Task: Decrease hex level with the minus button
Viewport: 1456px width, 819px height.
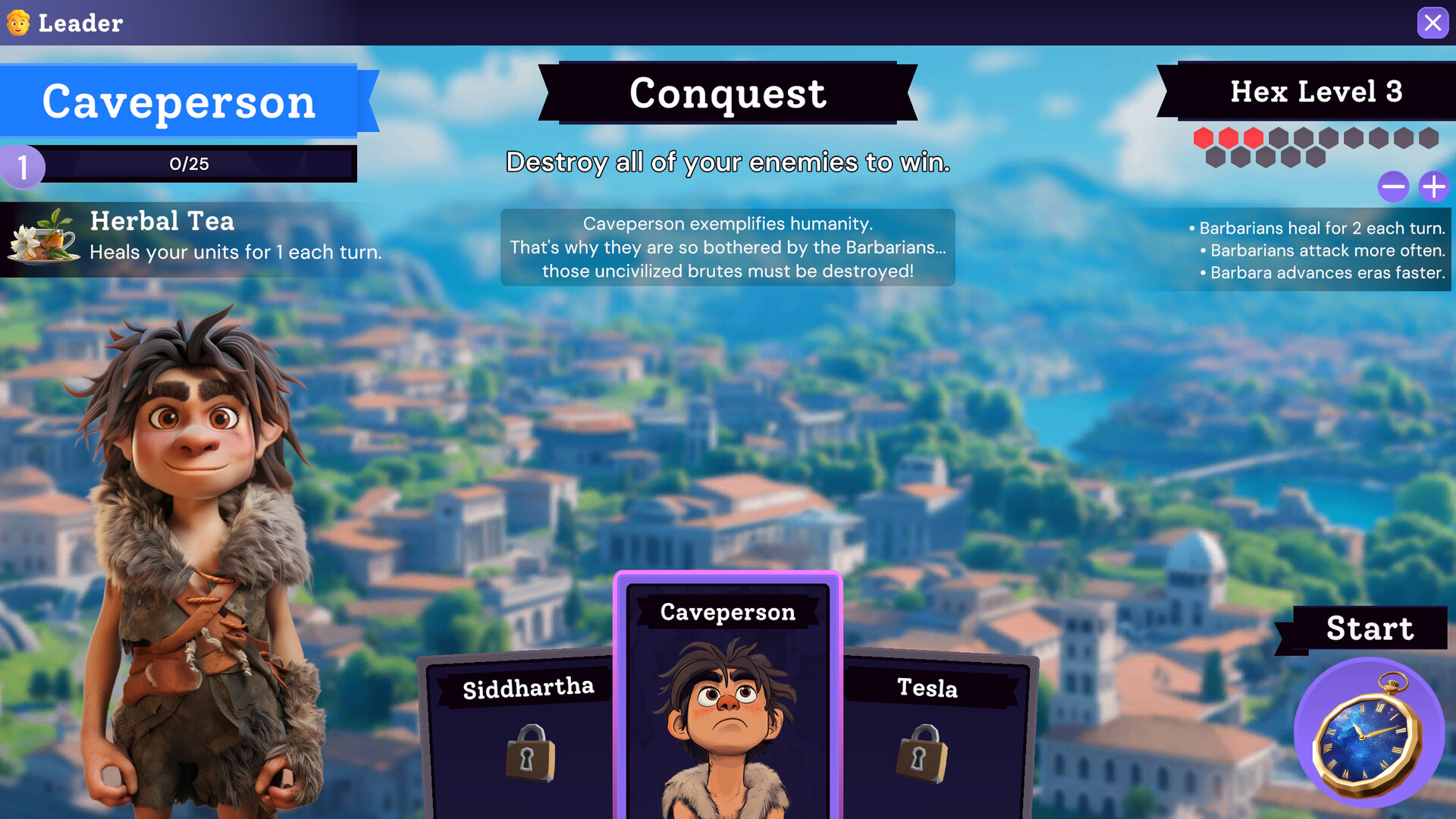Action: [x=1394, y=187]
